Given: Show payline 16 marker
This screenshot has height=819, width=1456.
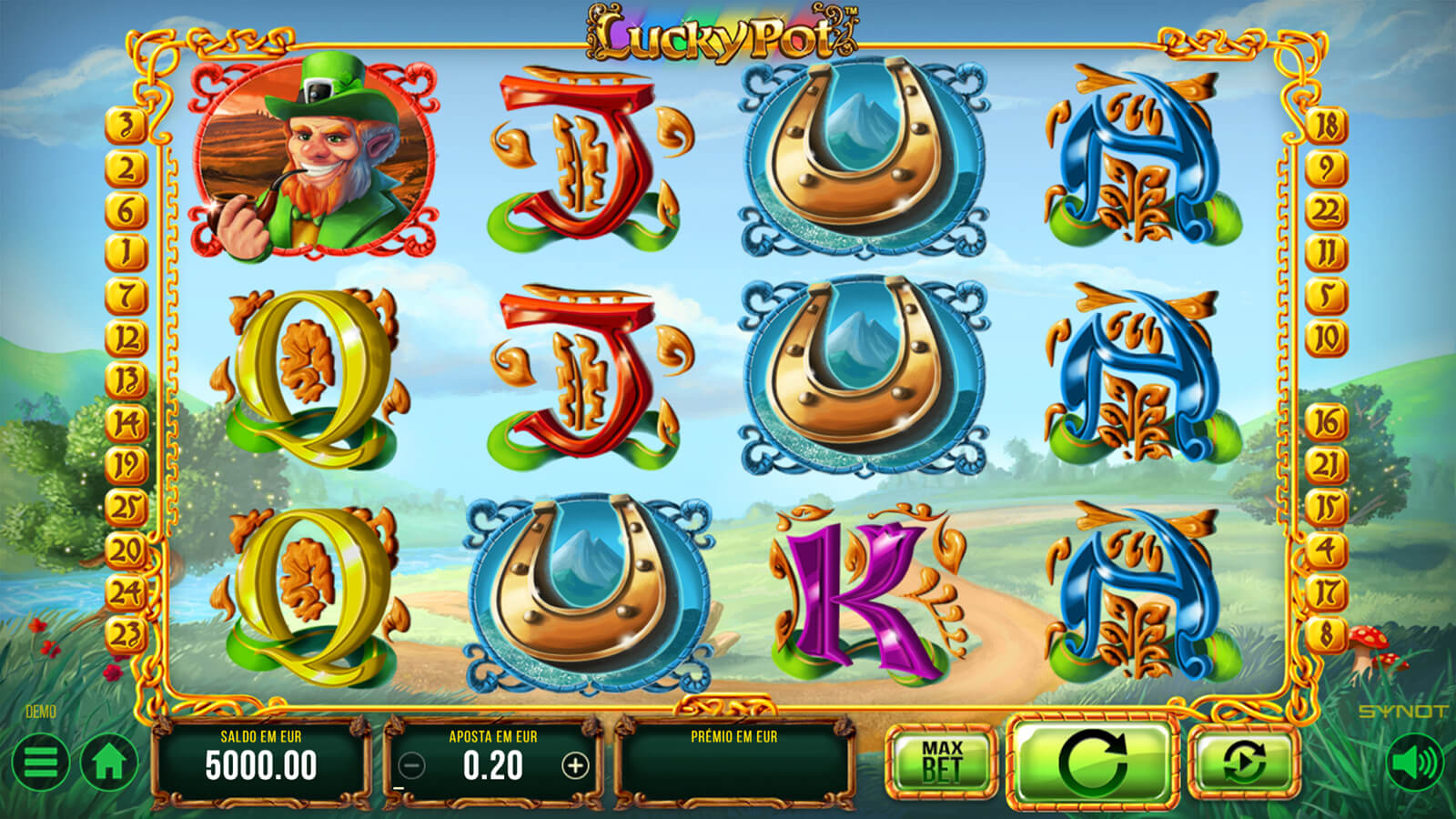Looking at the screenshot, I should pos(1326,421).
